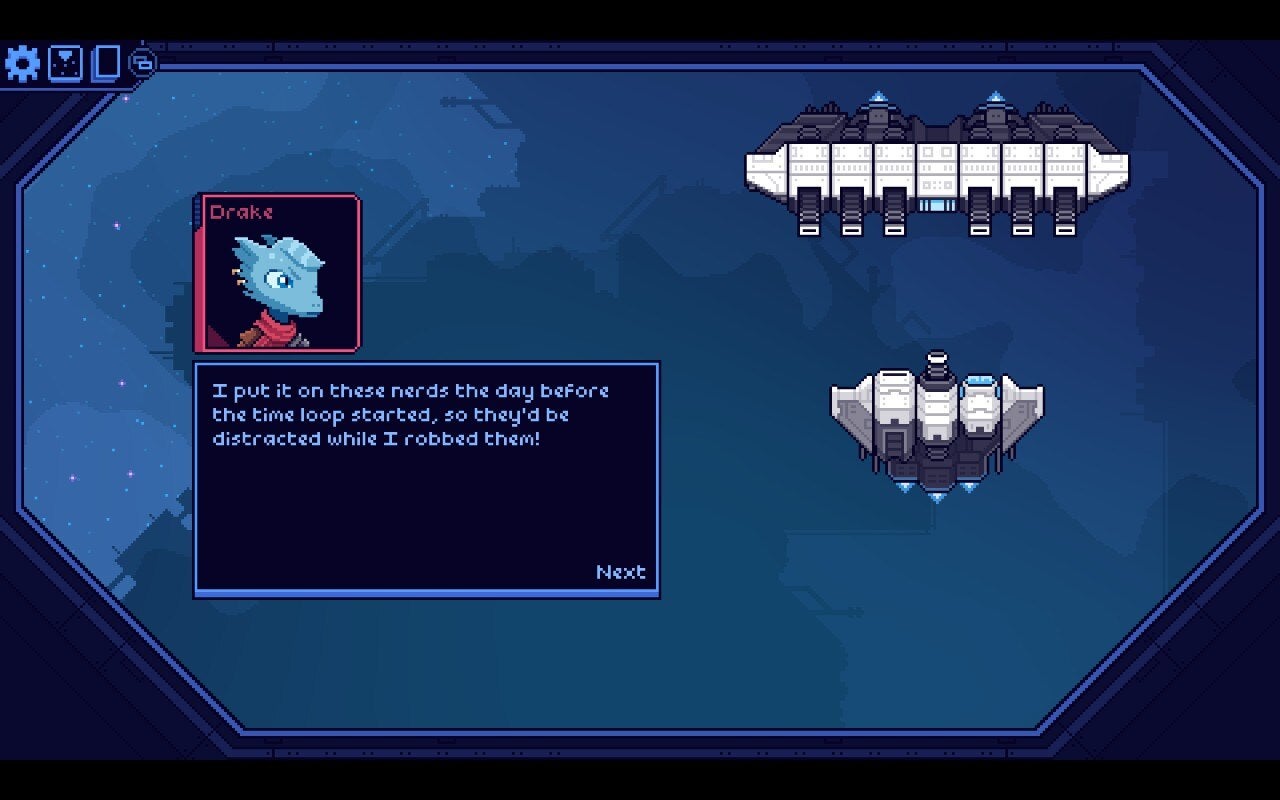
Task: Select the player's ship sprite
Action: click(935, 420)
